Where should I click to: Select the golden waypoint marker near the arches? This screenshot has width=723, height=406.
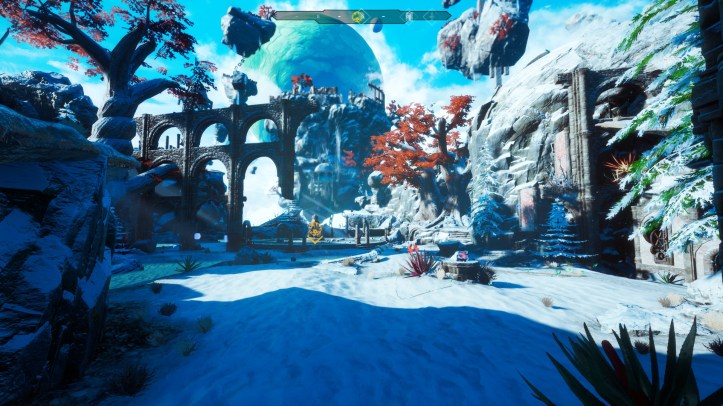315,229
